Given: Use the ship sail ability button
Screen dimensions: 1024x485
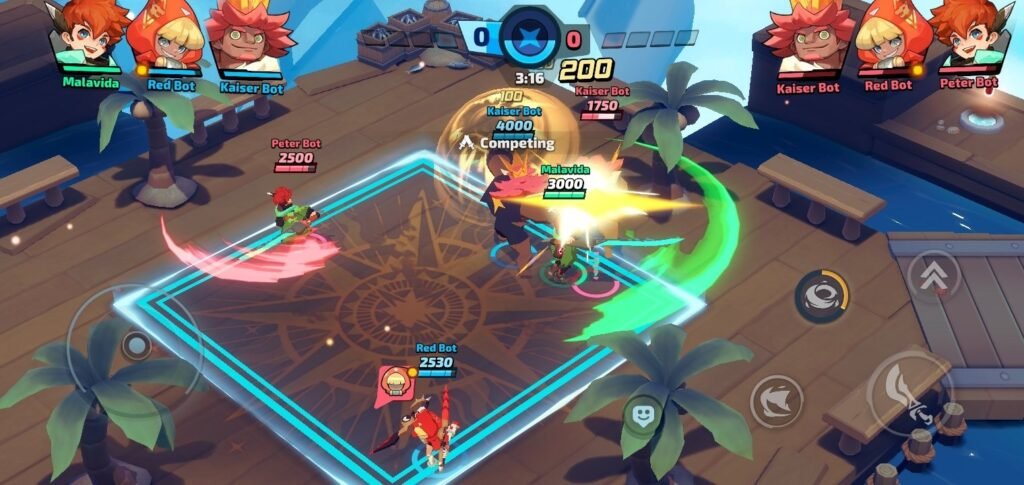Looking at the screenshot, I should point(777,401).
